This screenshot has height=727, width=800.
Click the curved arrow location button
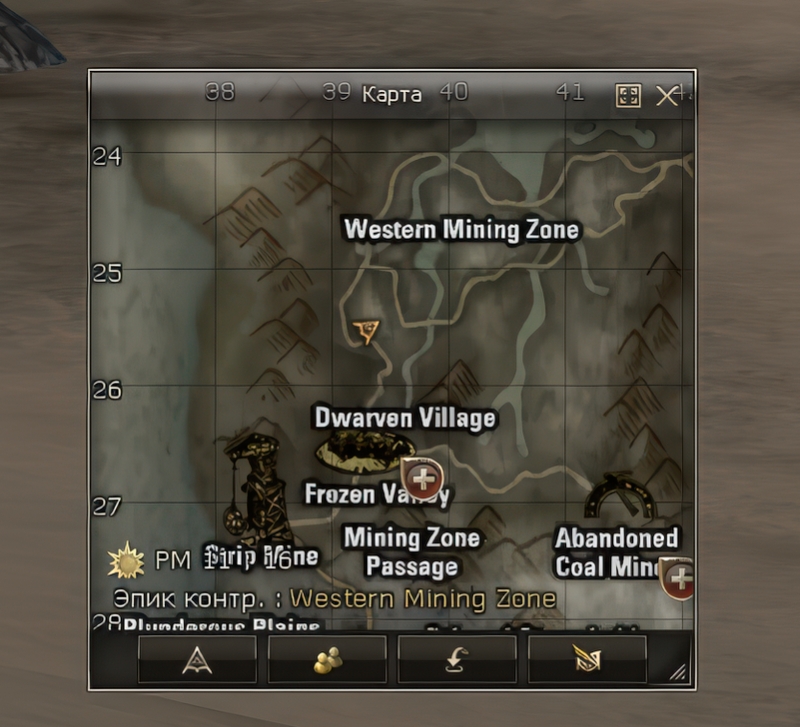pyautogui.click(x=457, y=659)
